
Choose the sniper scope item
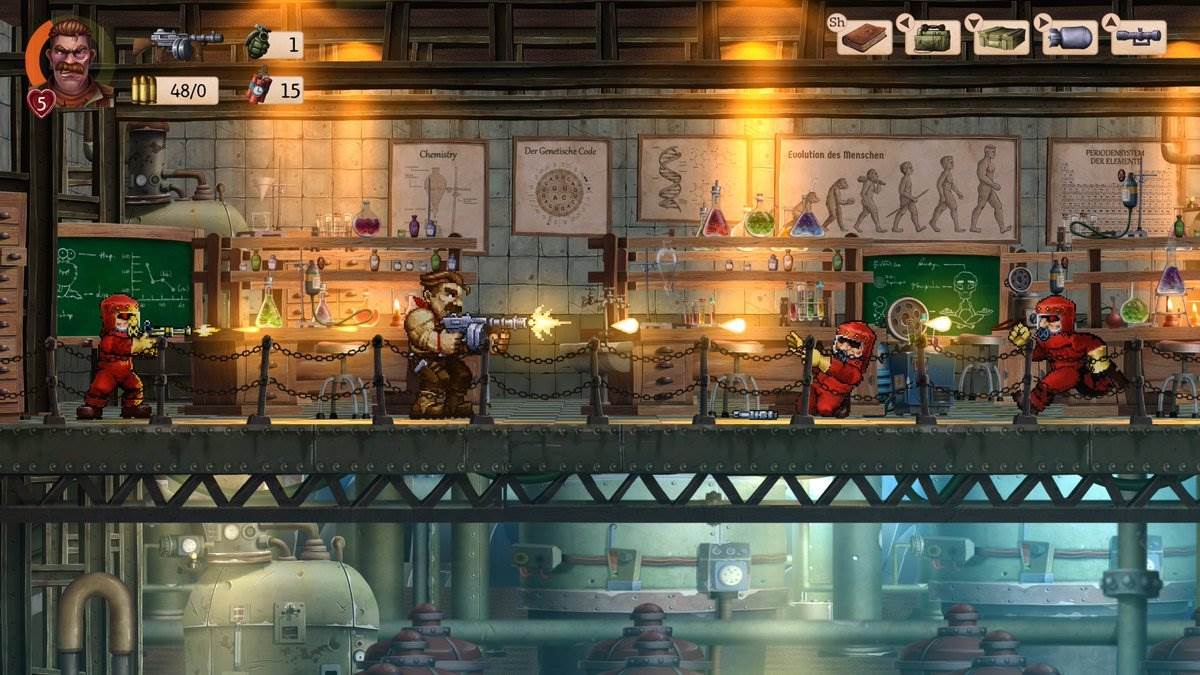(x=1138, y=37)
